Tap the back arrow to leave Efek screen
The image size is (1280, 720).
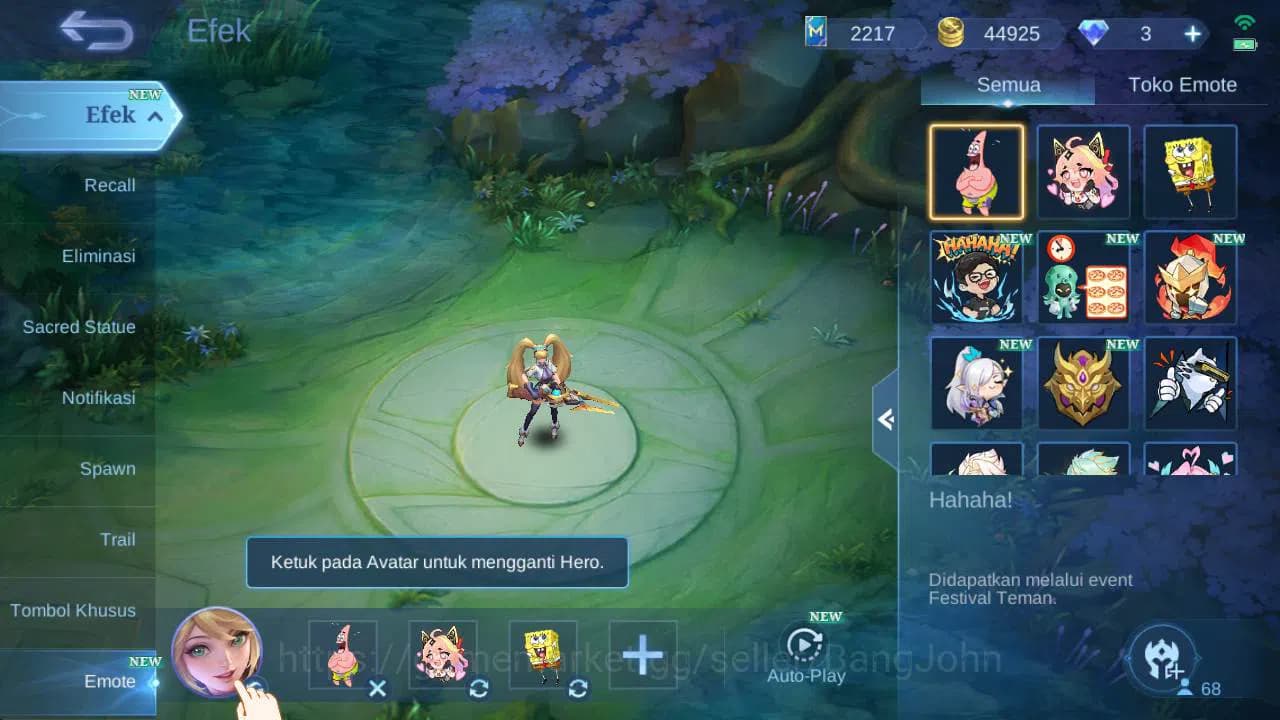click(x=95, y=31)
